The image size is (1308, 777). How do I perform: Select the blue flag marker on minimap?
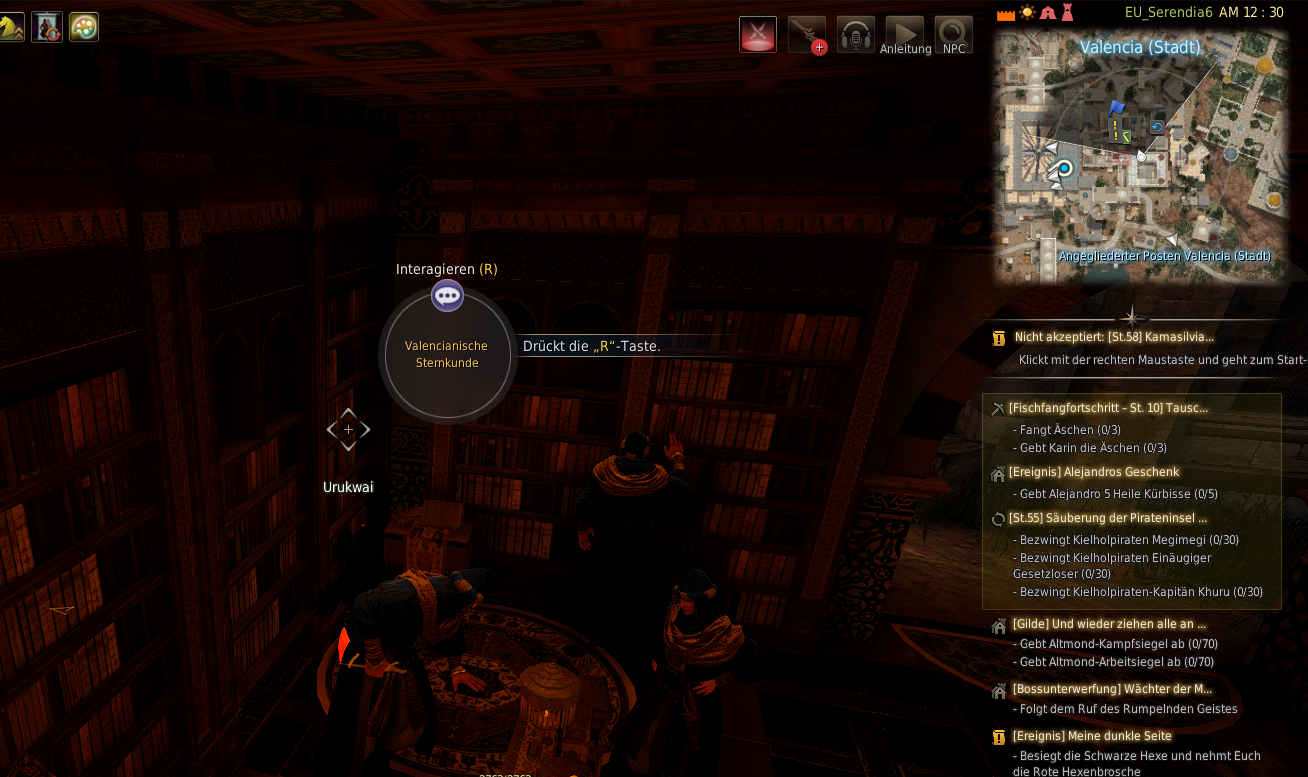(1117, 106)
